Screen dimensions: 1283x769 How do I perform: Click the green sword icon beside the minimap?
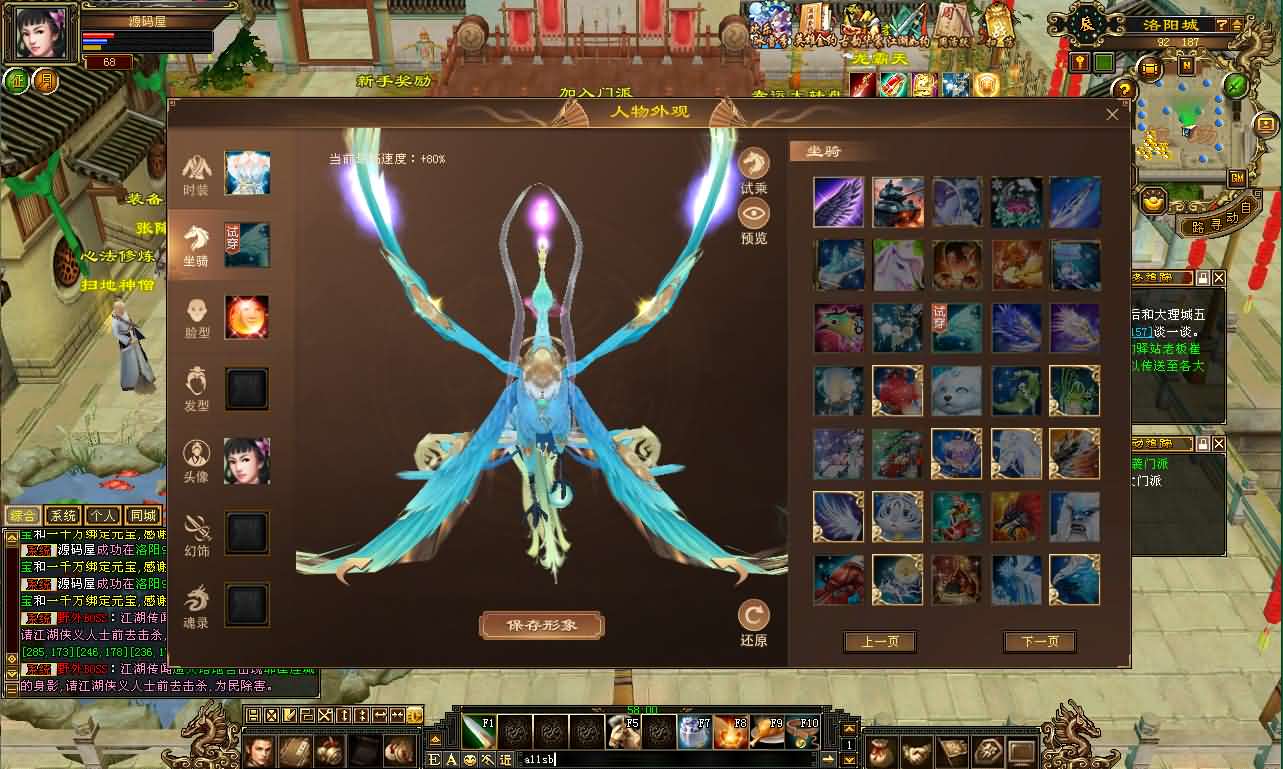[x=1234, y=85]
